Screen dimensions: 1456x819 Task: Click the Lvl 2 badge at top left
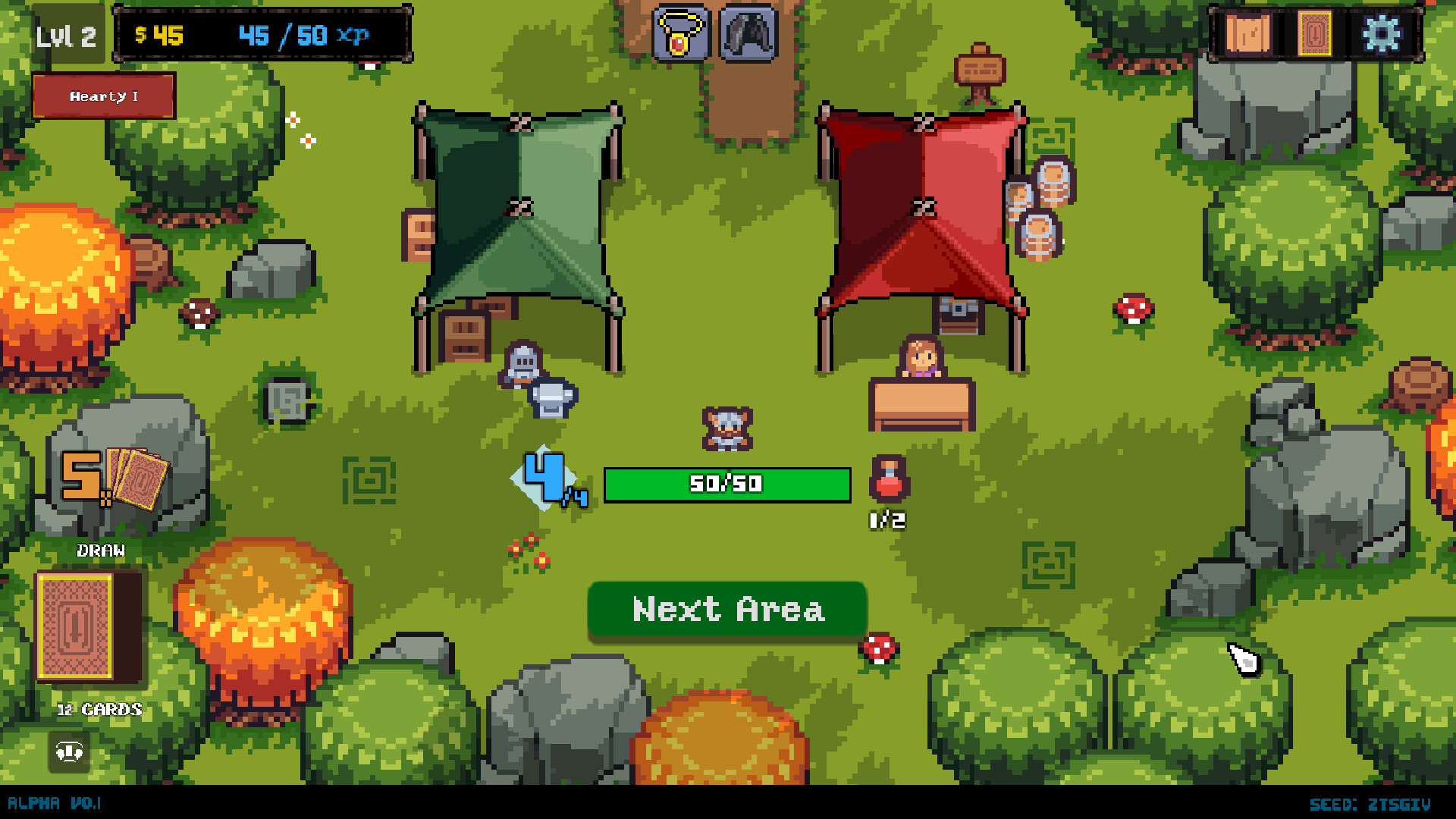click(x=68, y=33)
